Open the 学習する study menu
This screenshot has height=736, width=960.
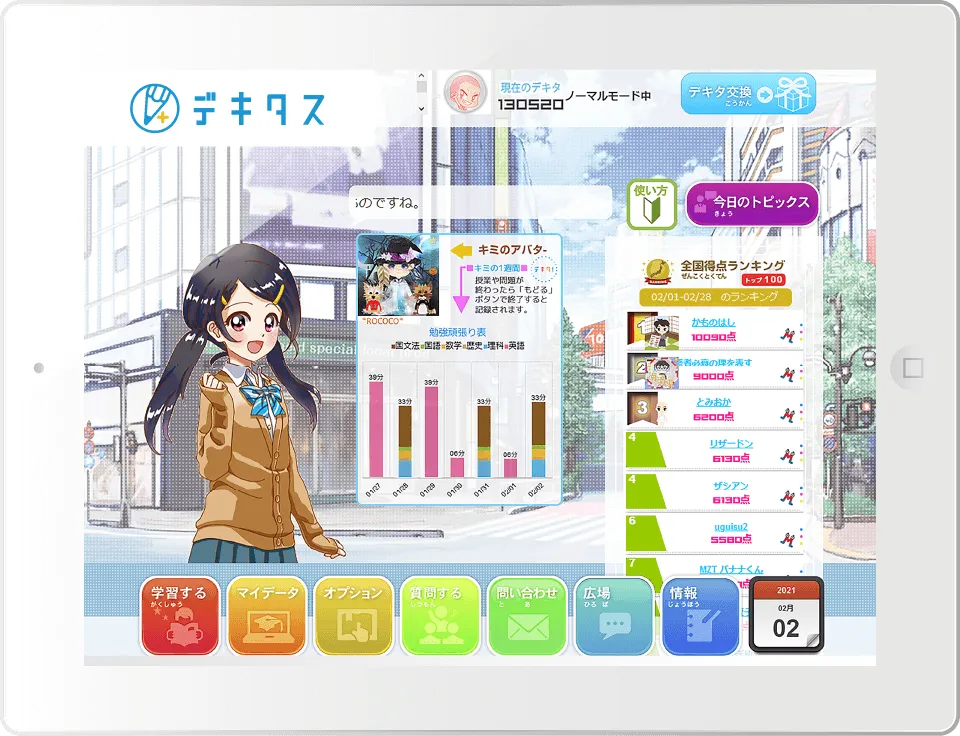pos(180,616)
